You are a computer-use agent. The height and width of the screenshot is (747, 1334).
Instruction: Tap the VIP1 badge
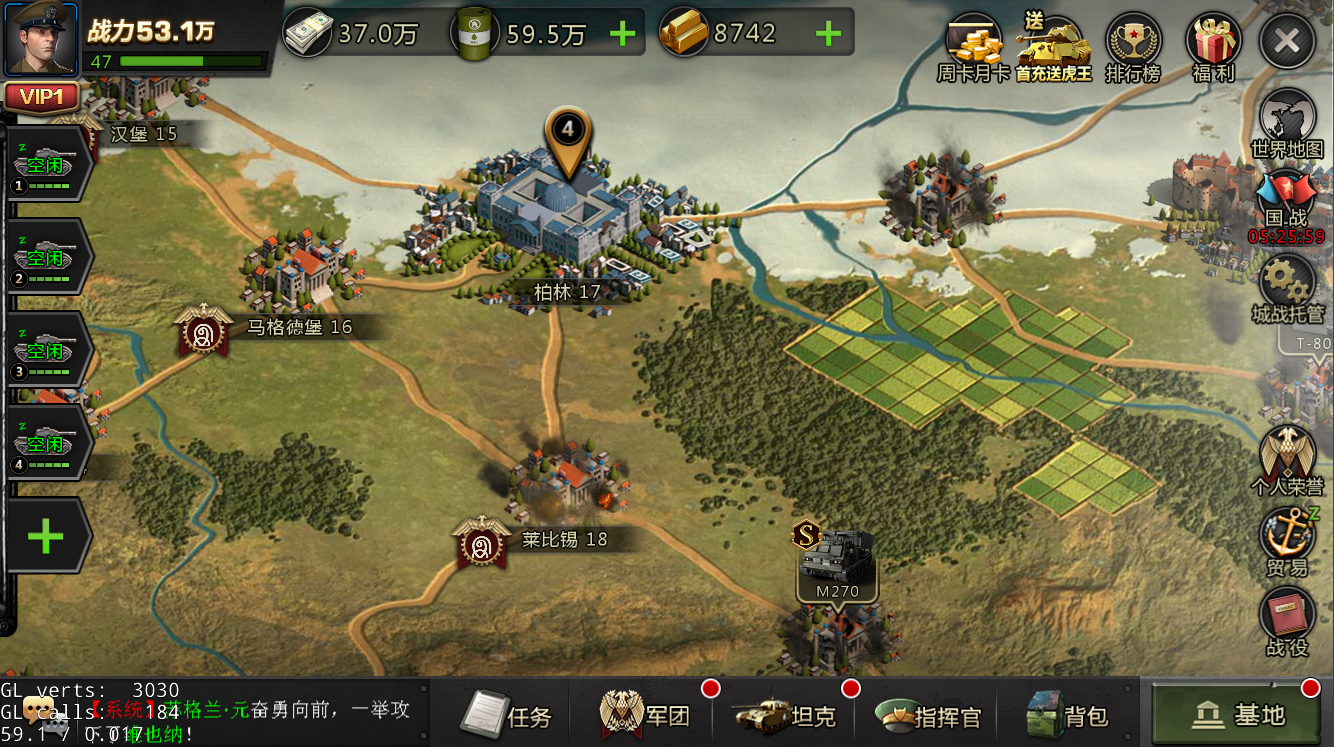[x=42, y=97]
